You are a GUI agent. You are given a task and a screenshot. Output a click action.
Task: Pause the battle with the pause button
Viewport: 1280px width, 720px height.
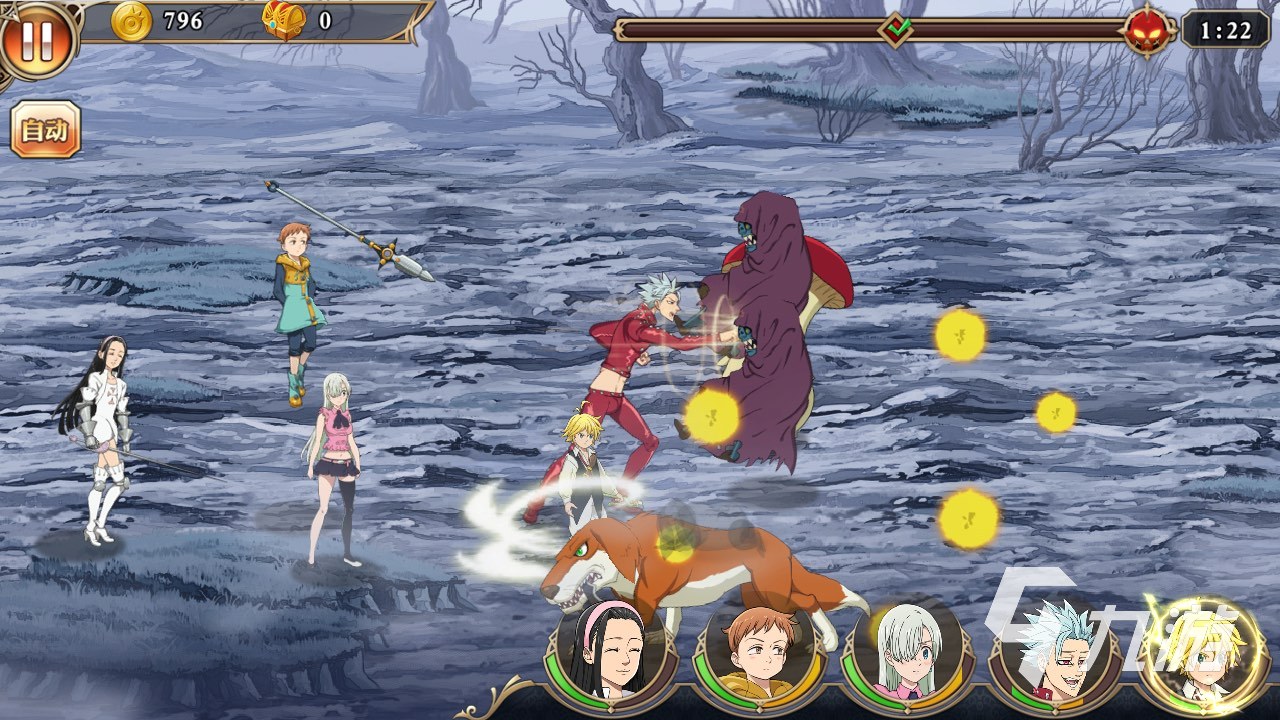click(37, 40)
